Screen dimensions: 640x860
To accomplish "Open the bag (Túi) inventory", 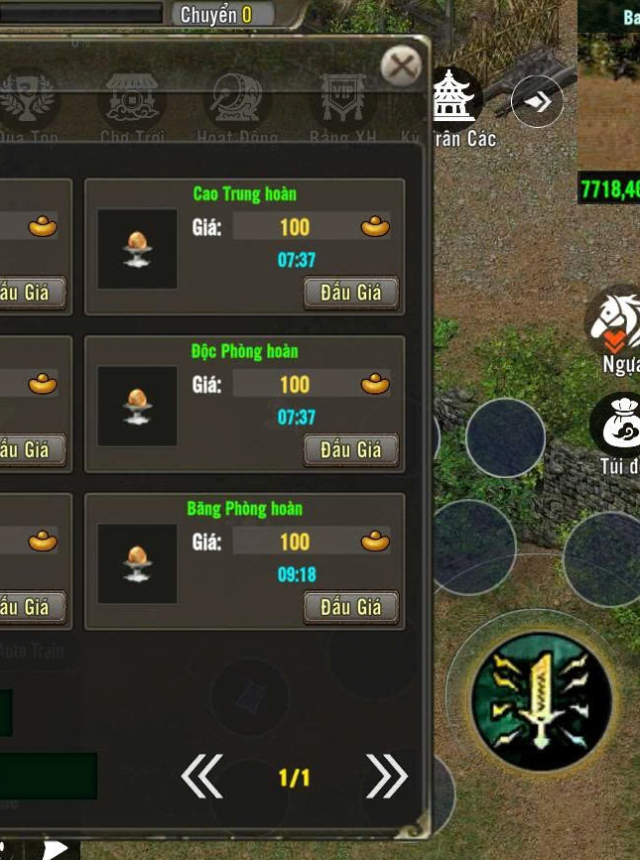I will [x=617, y=427].
